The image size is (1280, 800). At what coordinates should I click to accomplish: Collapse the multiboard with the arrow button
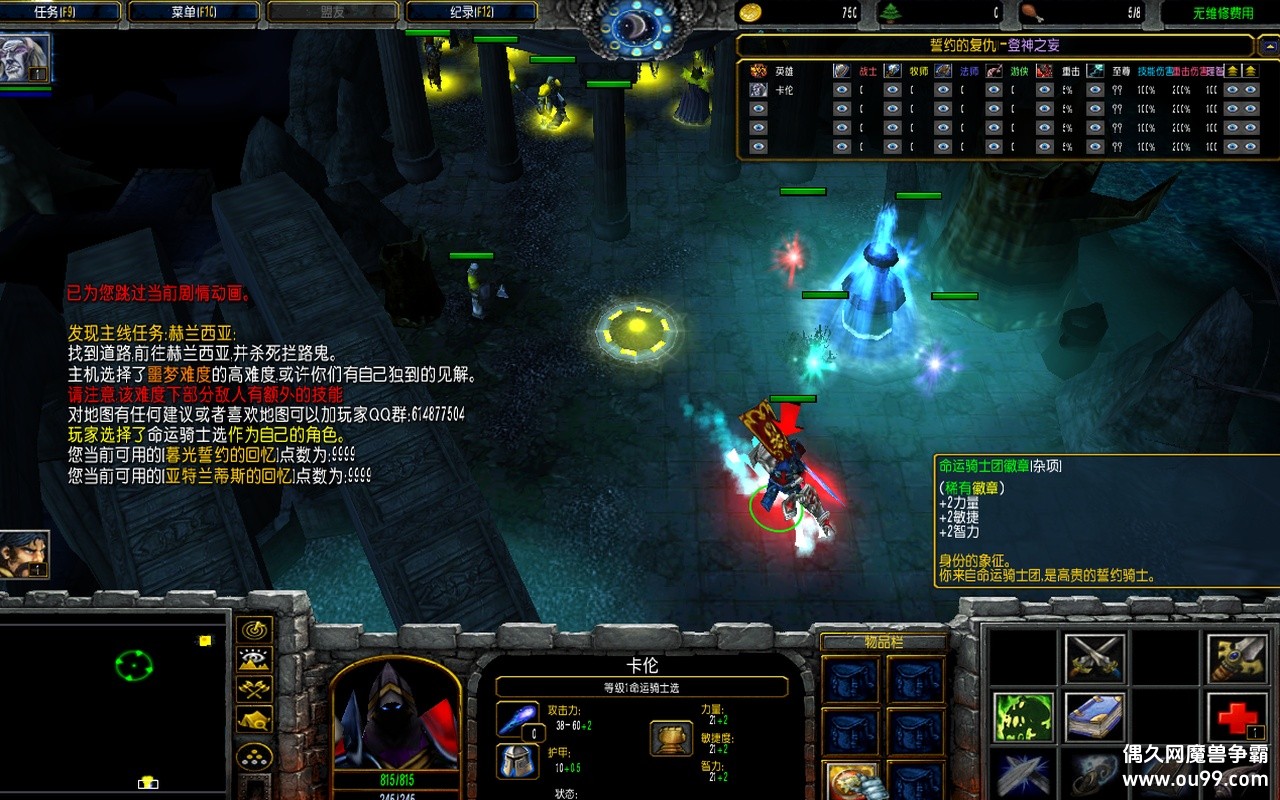tap(1266, 46)
